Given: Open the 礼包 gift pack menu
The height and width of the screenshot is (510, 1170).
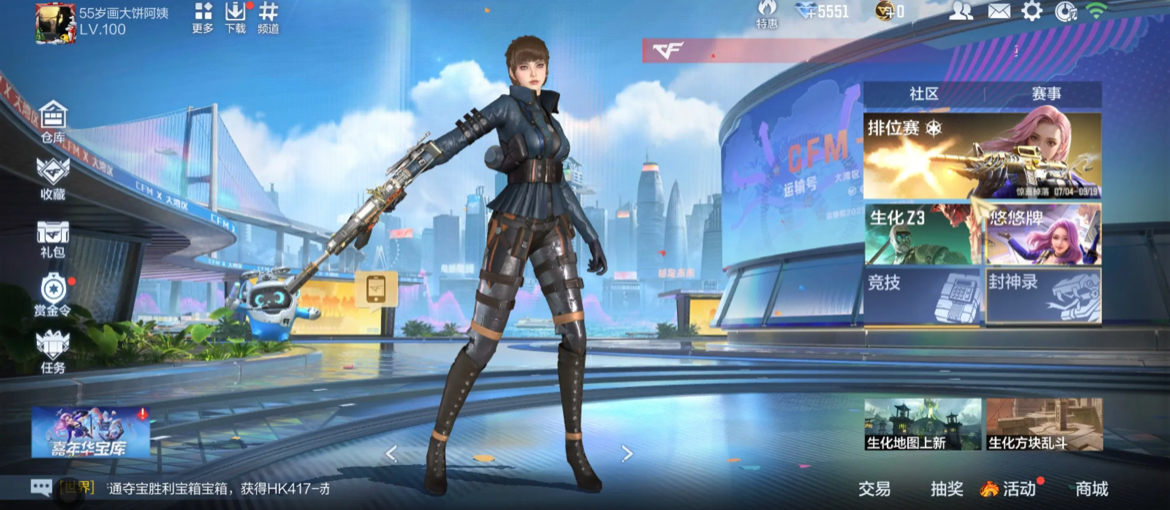Looking at the screenshot, I should coord(53,237).
